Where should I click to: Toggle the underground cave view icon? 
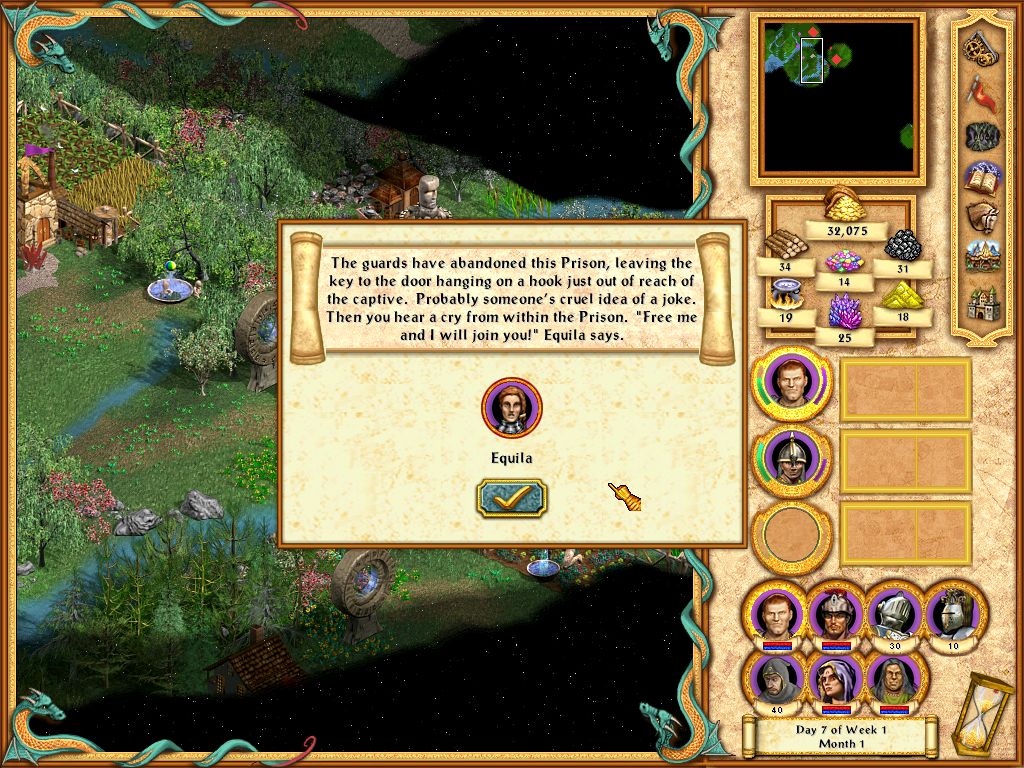[979, 135]
